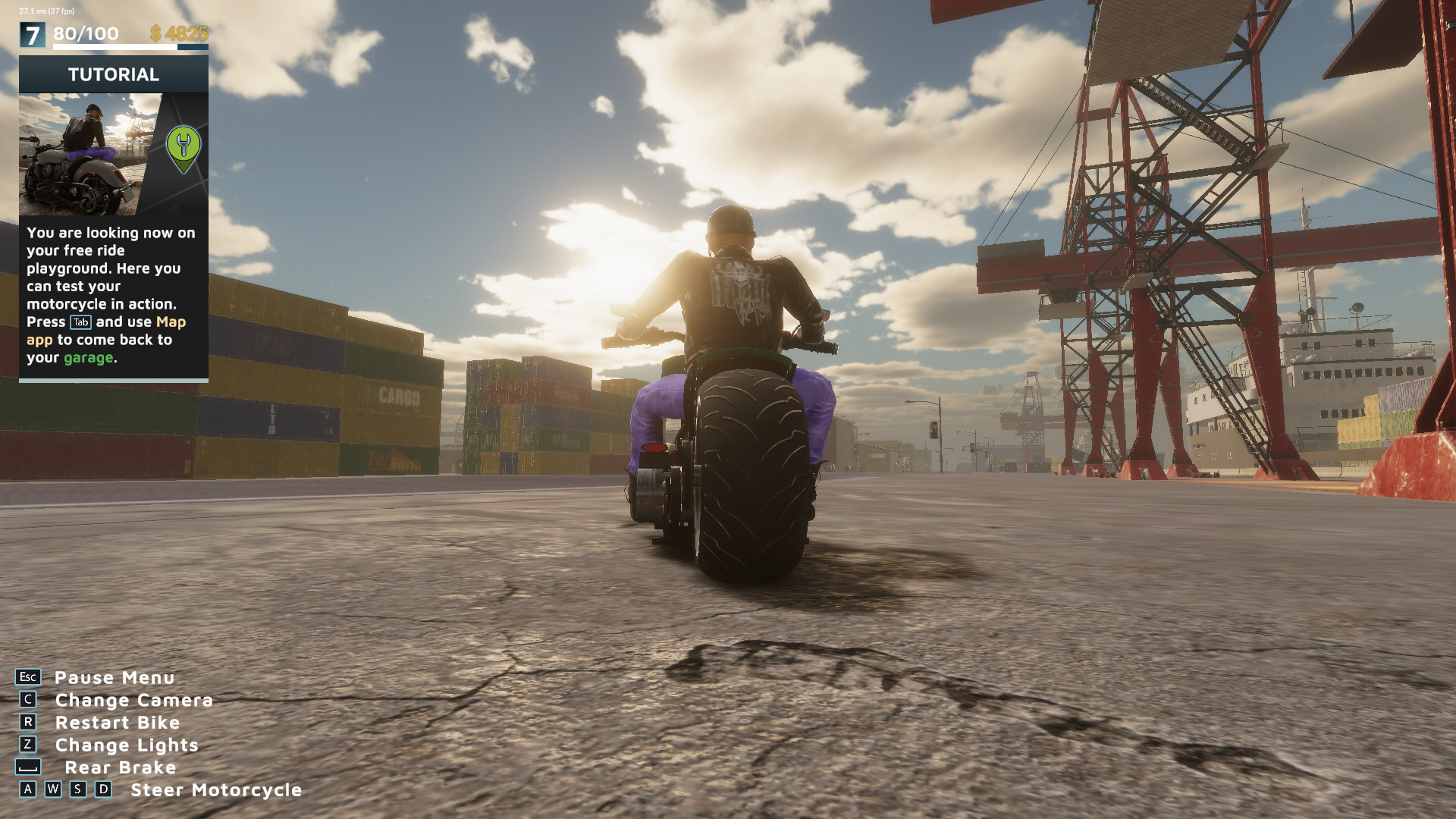Click the C key Change Camera icon
The height and width of the screenshot is (819, 1456).
29,700
